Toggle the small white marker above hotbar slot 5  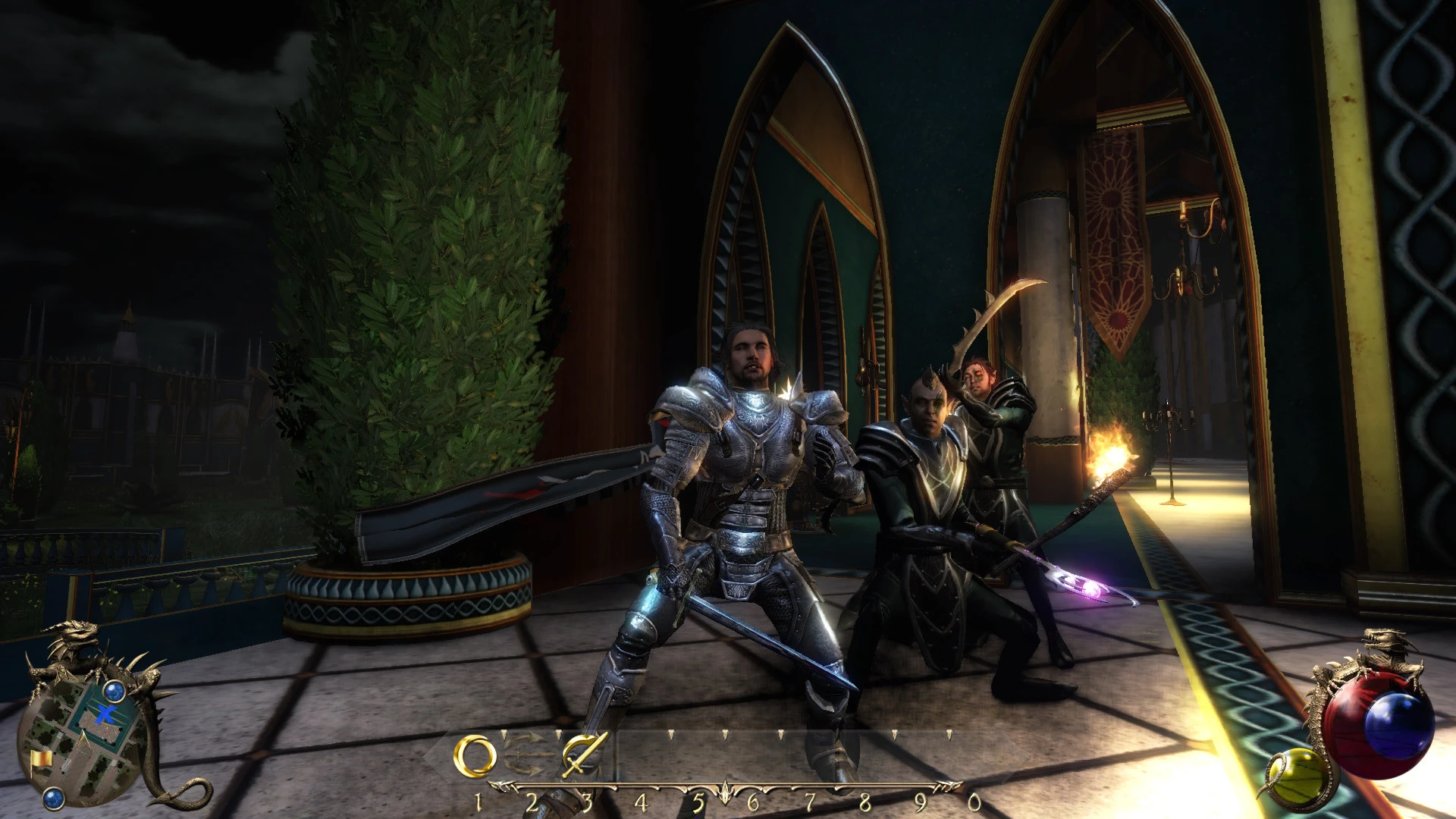(x=672, y=733)
